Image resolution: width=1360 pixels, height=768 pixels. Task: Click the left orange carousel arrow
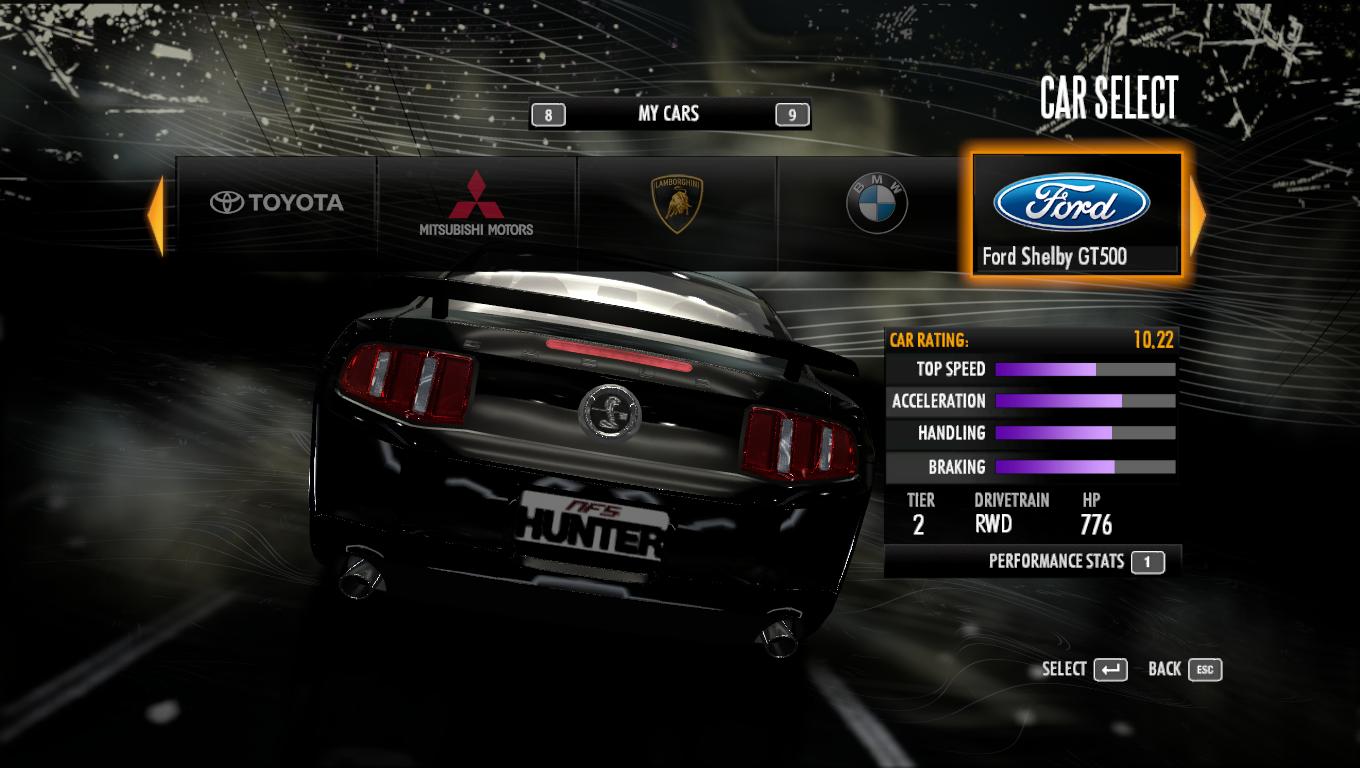click(156, 214)
